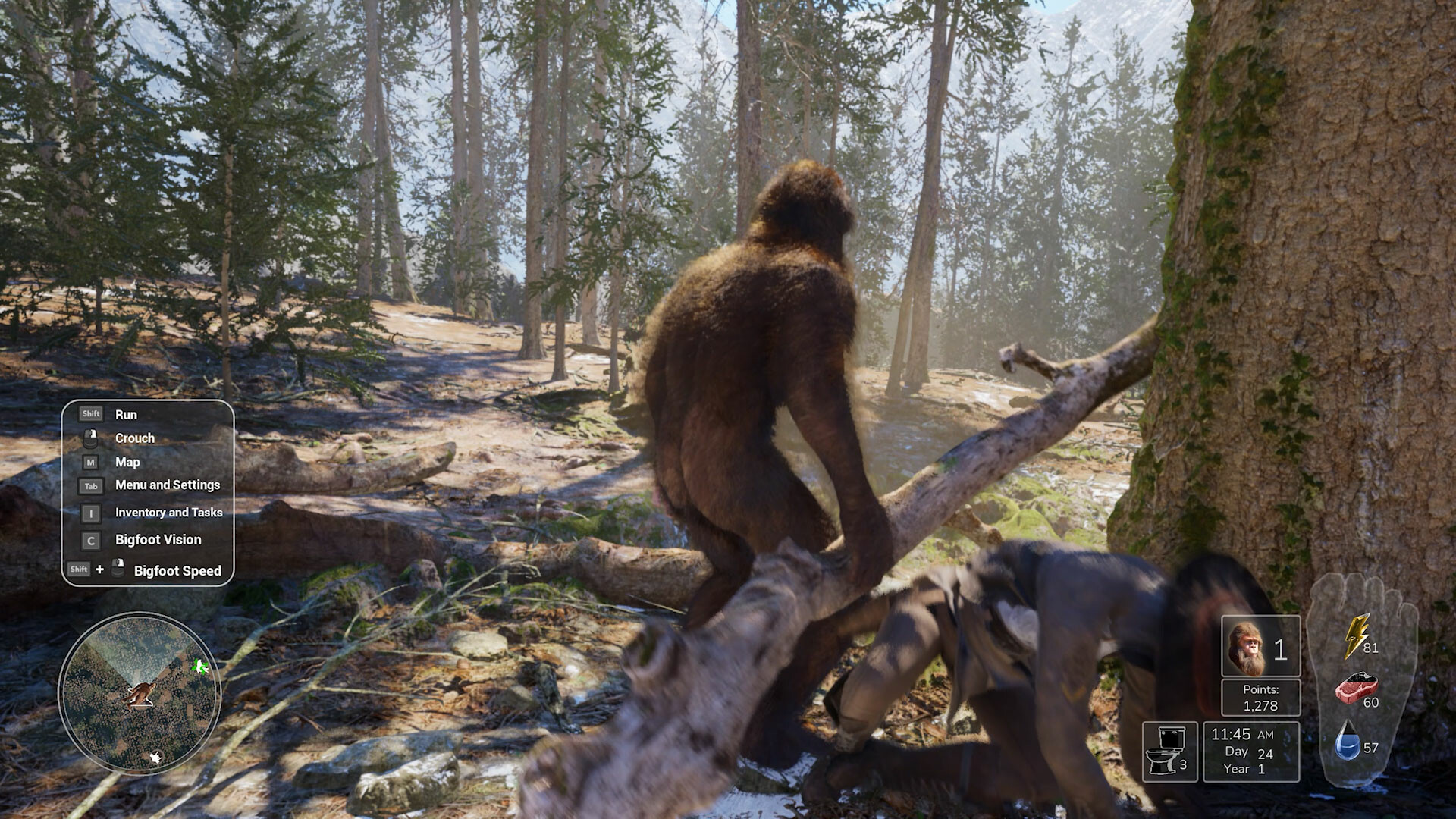Open Menu and Settings
Screen dimensions: 1456x819
tap(167, 485)
